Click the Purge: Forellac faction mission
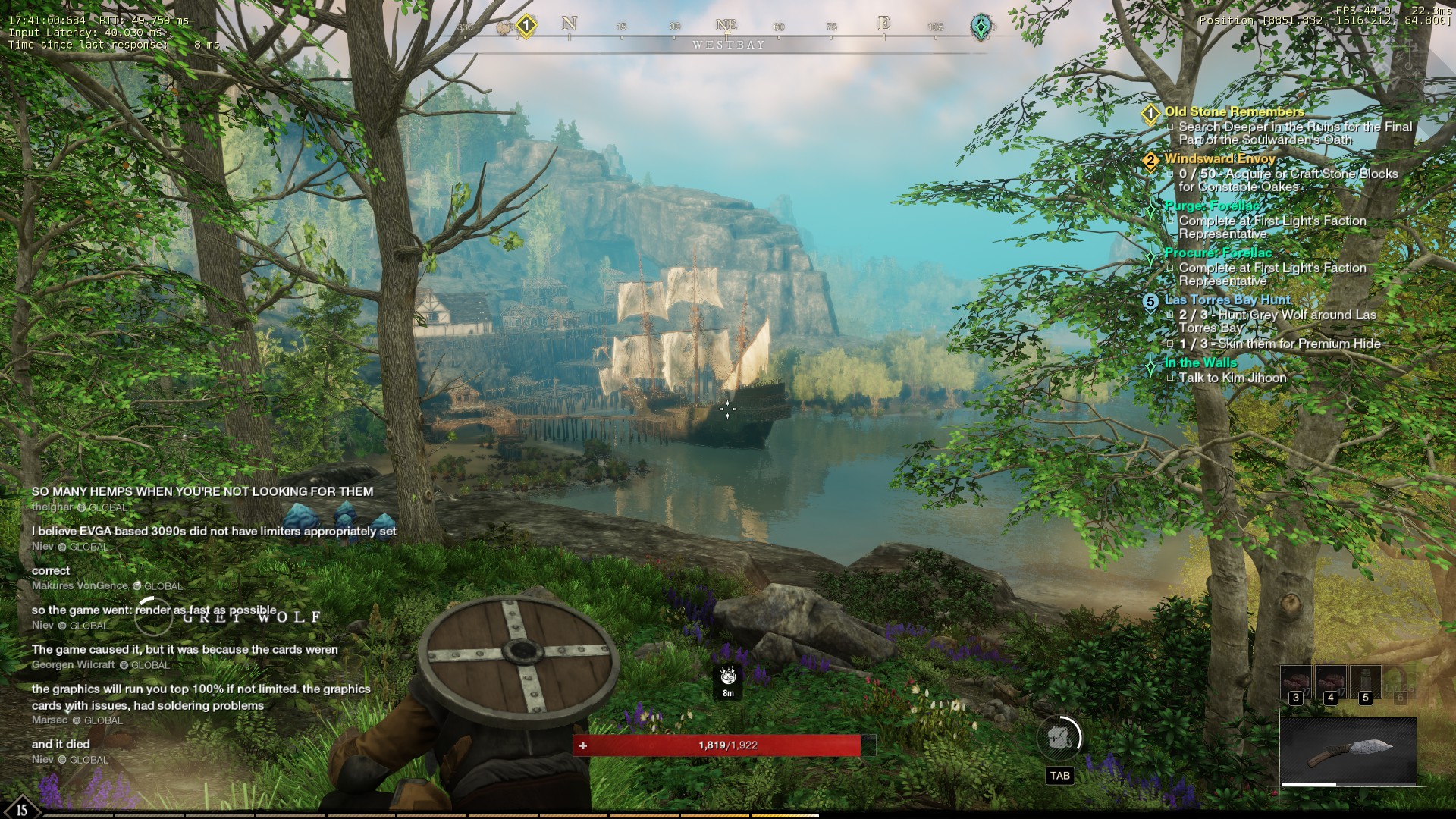1456x819 pixels. click(x=1212, y=206)
